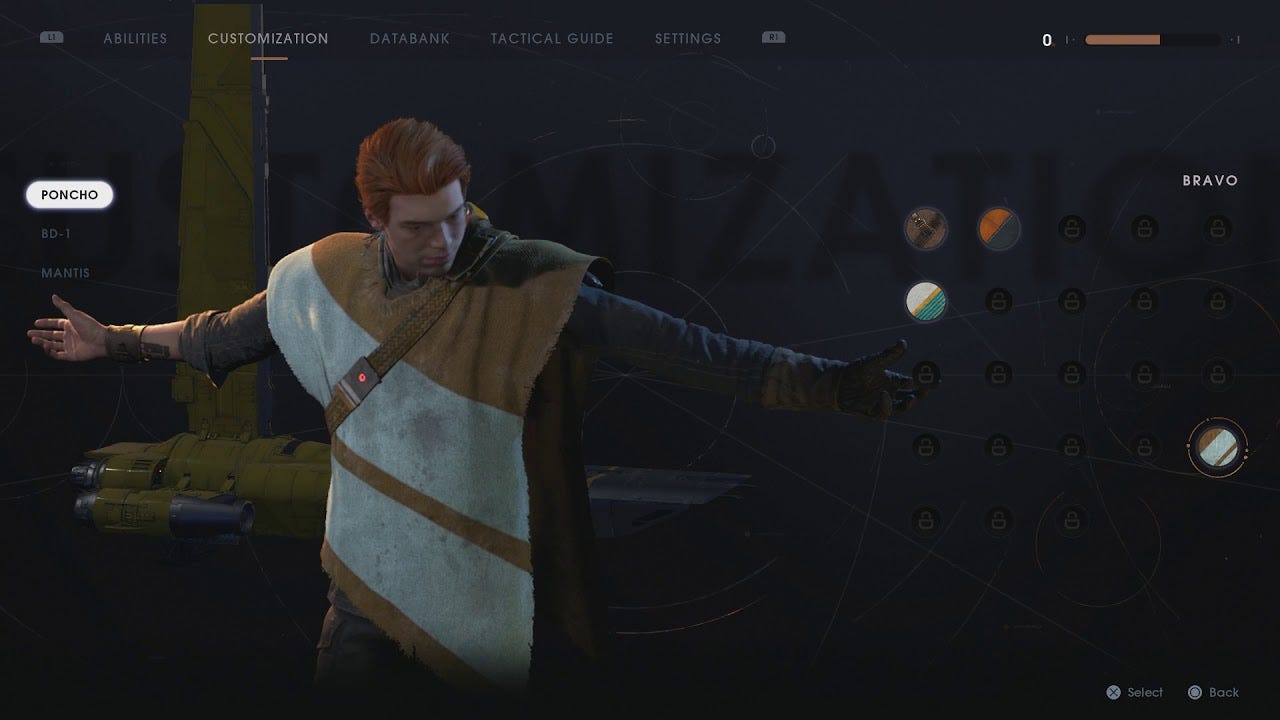Viewport: 1280px width, 720px height.
Task: Select the Poncho category
Action: (x=70, y=195)
